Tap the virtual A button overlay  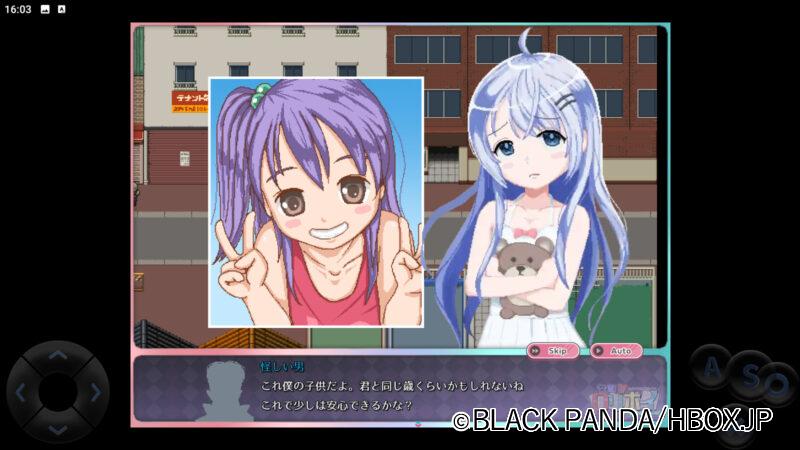(x=712, y=368)
